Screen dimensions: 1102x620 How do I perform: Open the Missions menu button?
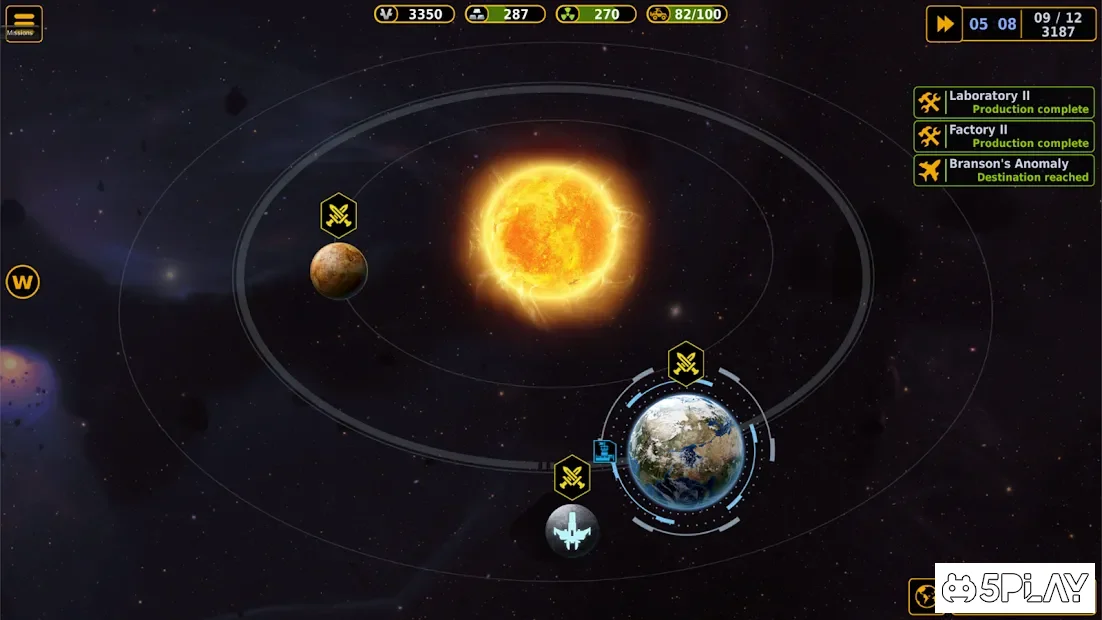coord(23,24)
